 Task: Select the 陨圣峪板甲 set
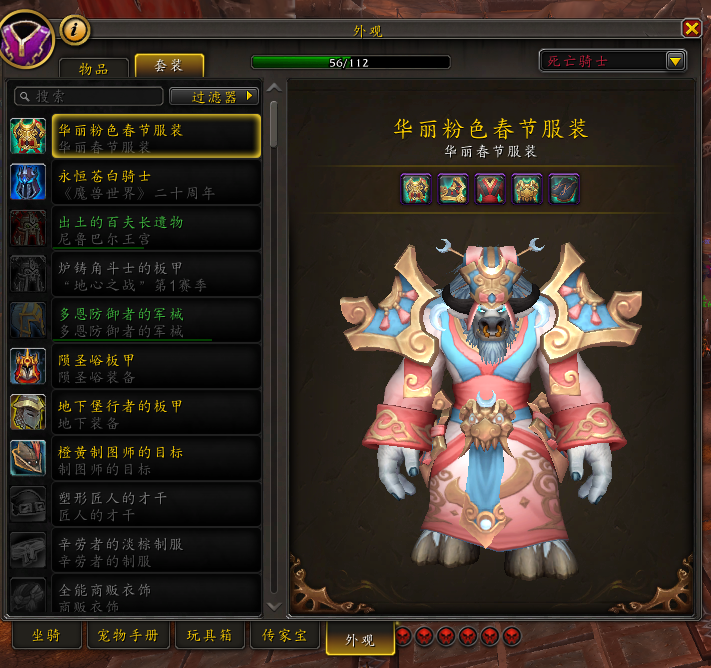135,367
